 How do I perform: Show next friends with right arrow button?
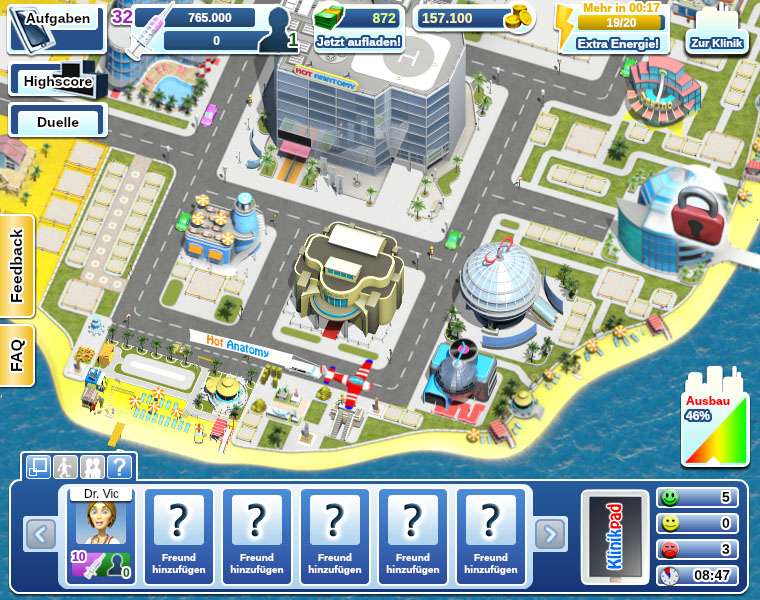549,535
